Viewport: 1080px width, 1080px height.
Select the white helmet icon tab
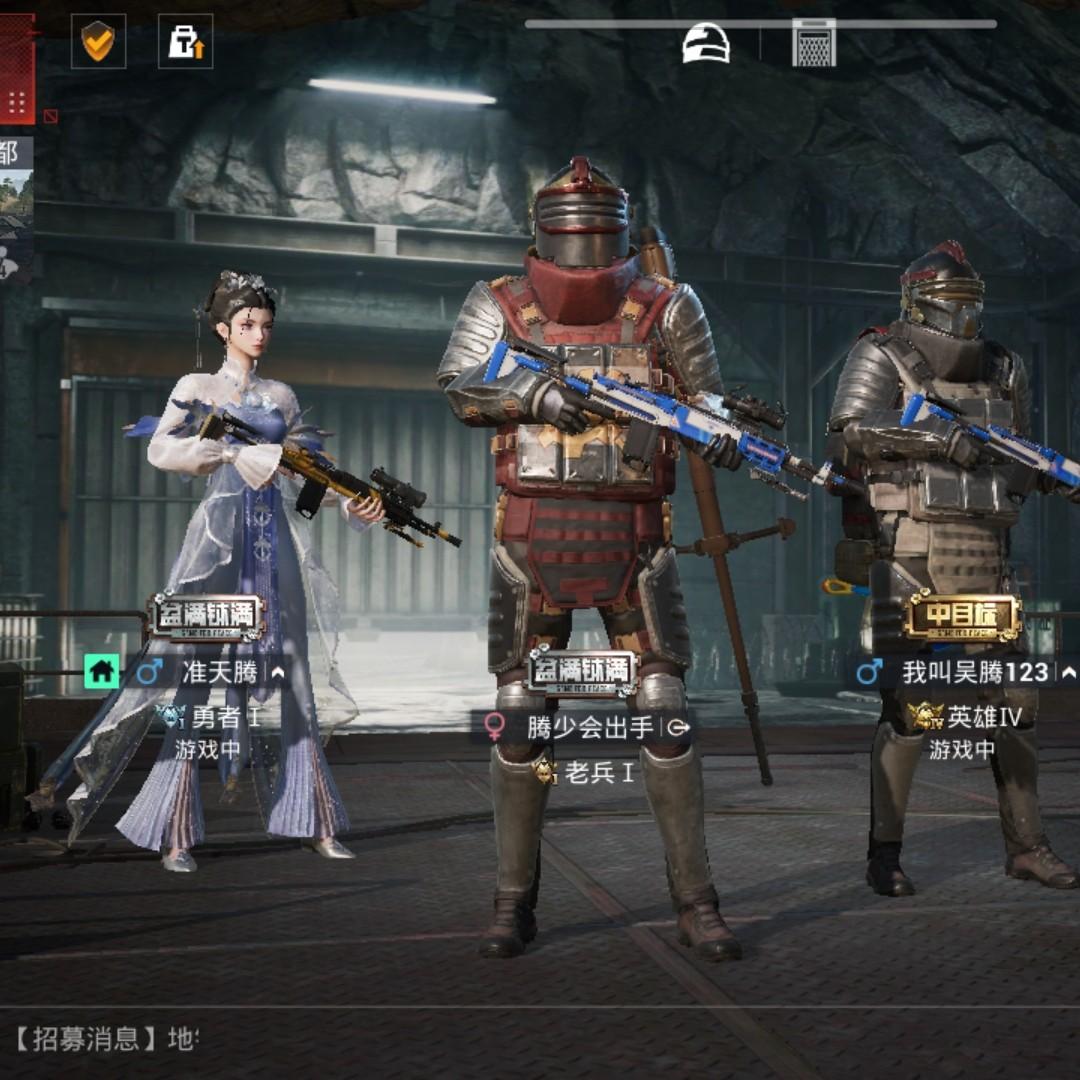(706, 43)
